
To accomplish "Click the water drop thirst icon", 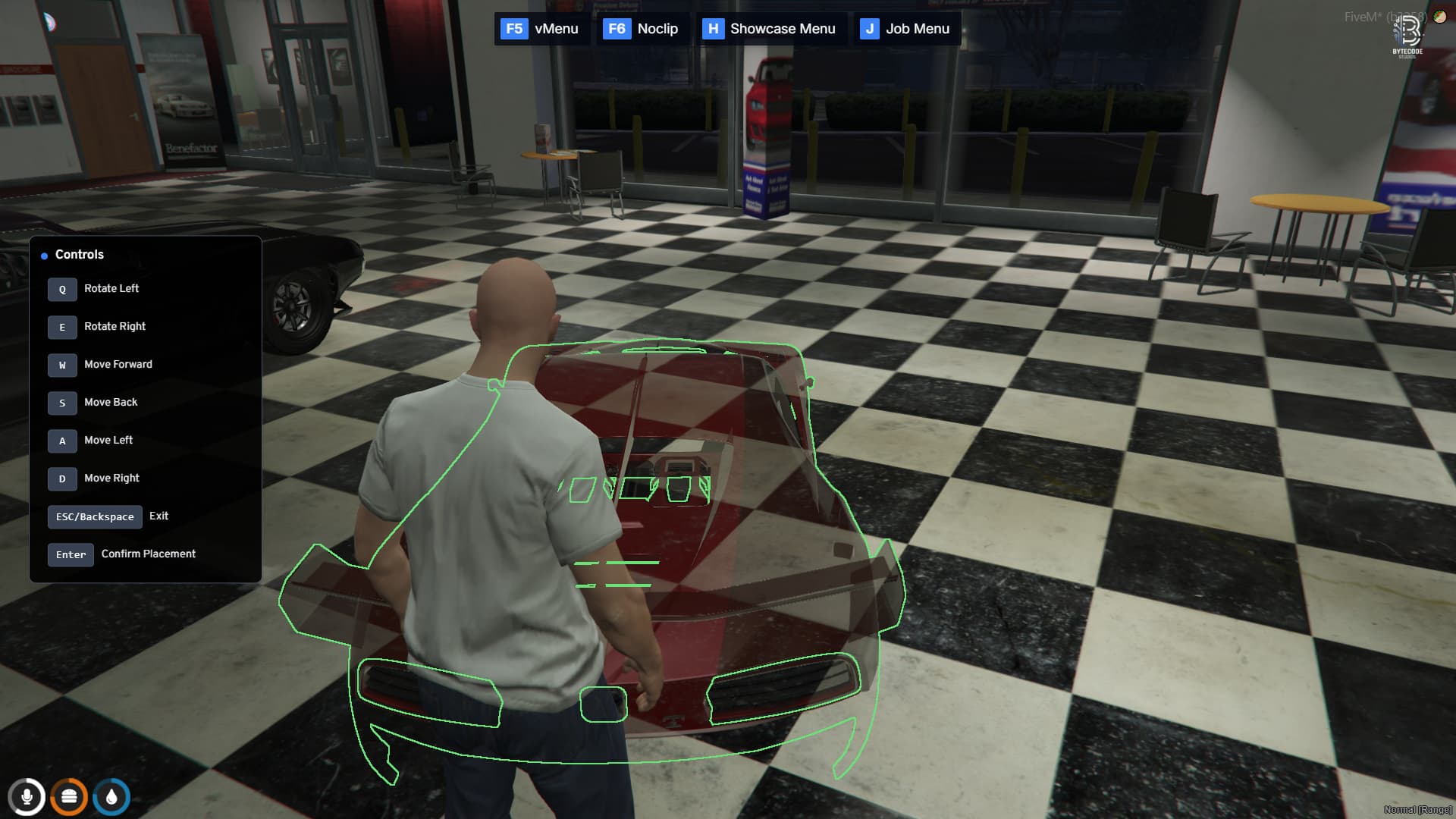I will coord(111,797).
